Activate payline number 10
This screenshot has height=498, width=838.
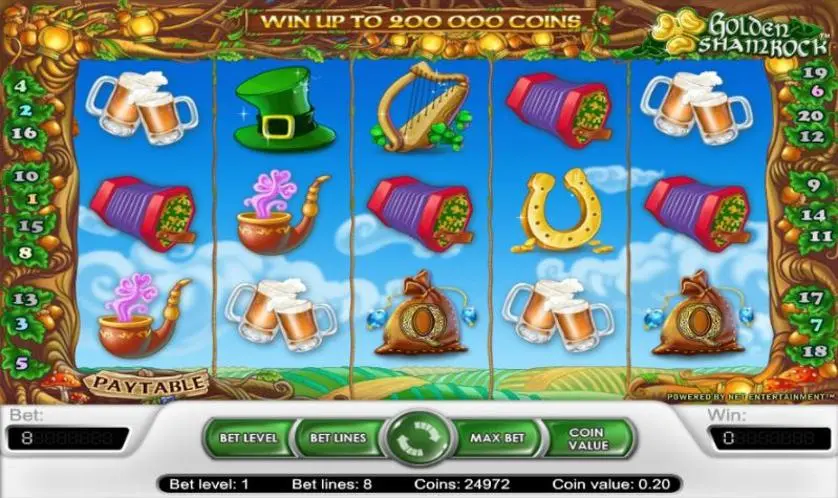tap(26, 176)
